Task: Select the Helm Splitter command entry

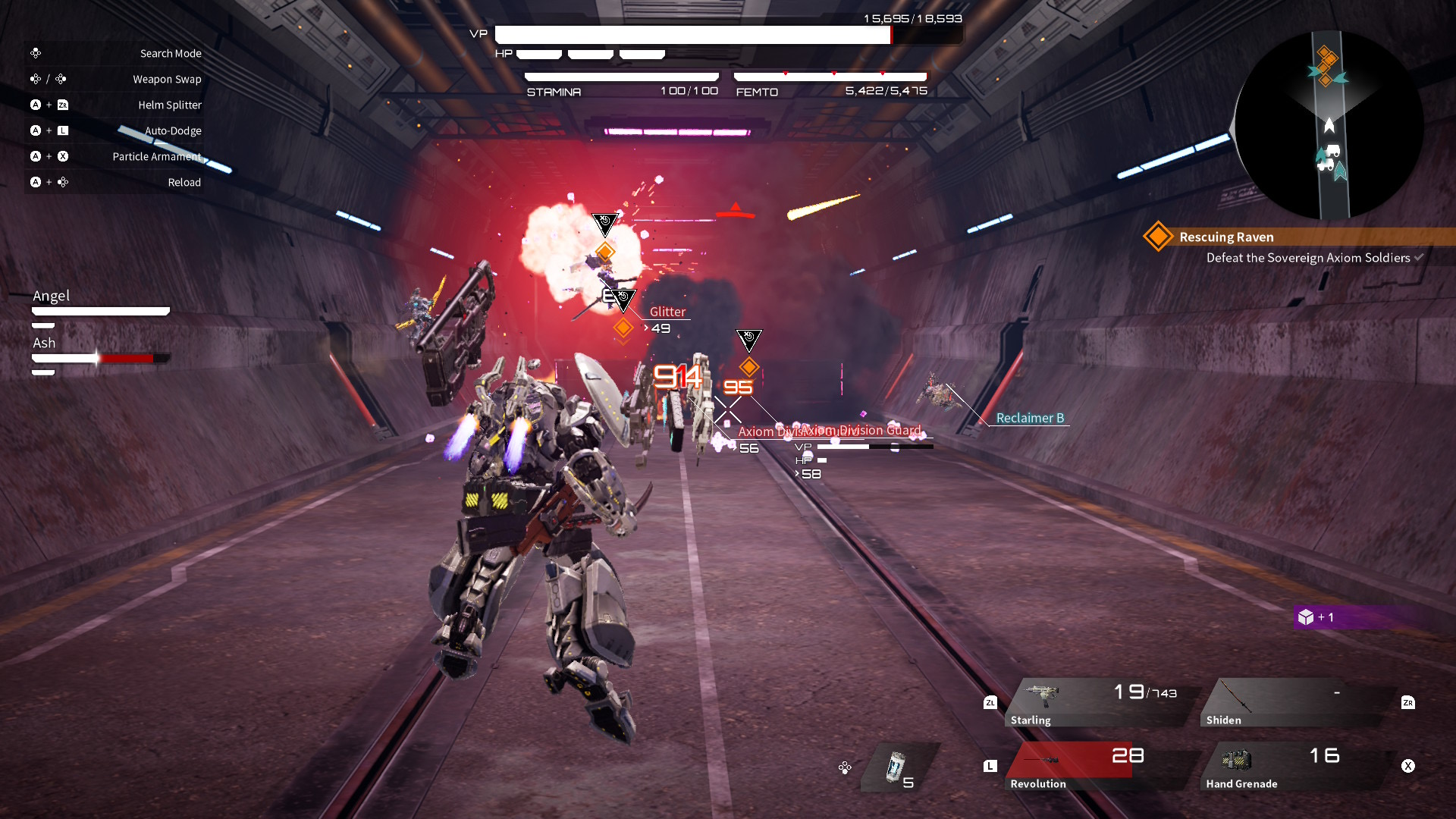Action: pyautogui.click(x=170, y=105)
